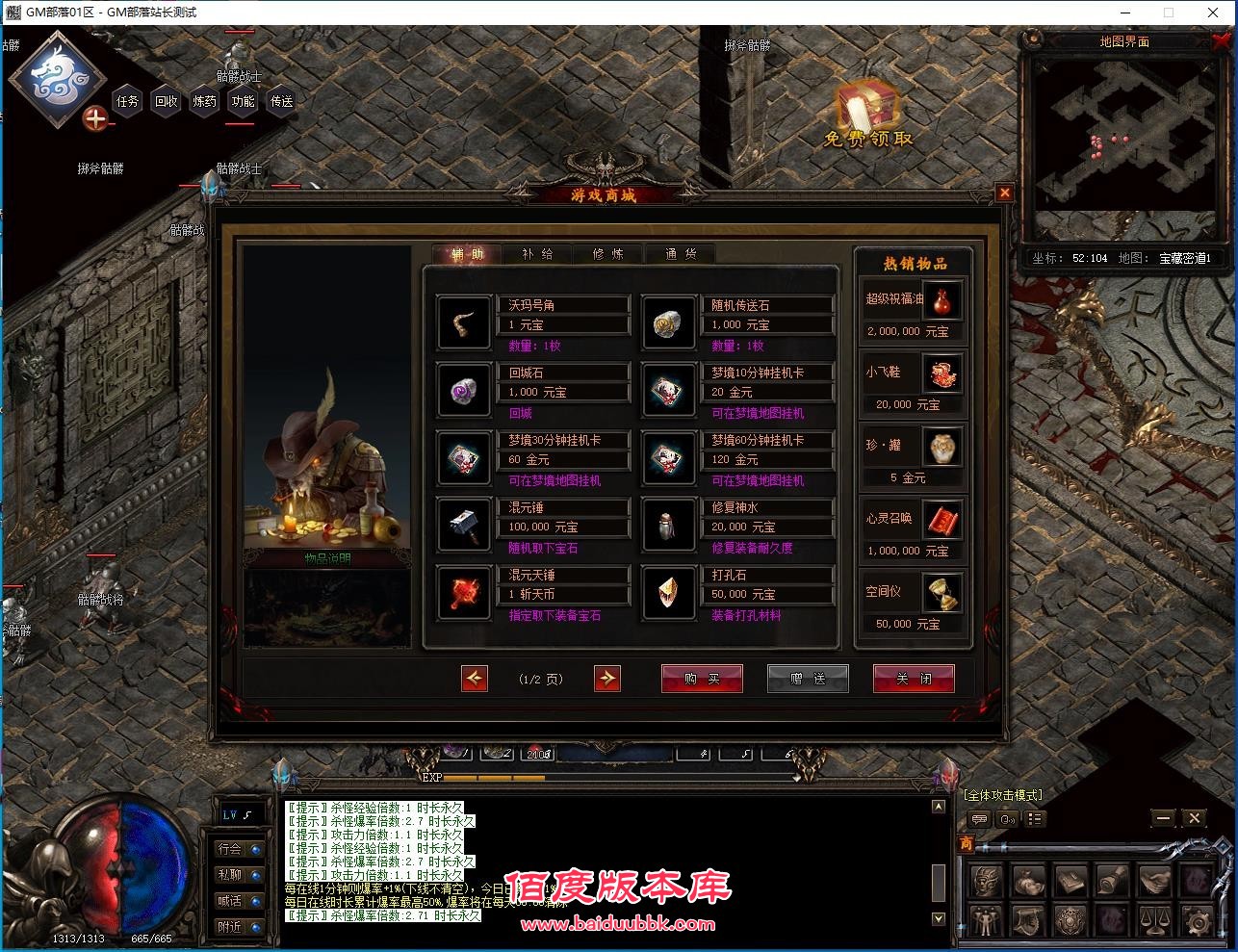
Task: Open the scales trade icon in bottom-right panel
Action: click(x=1155, y=920)
